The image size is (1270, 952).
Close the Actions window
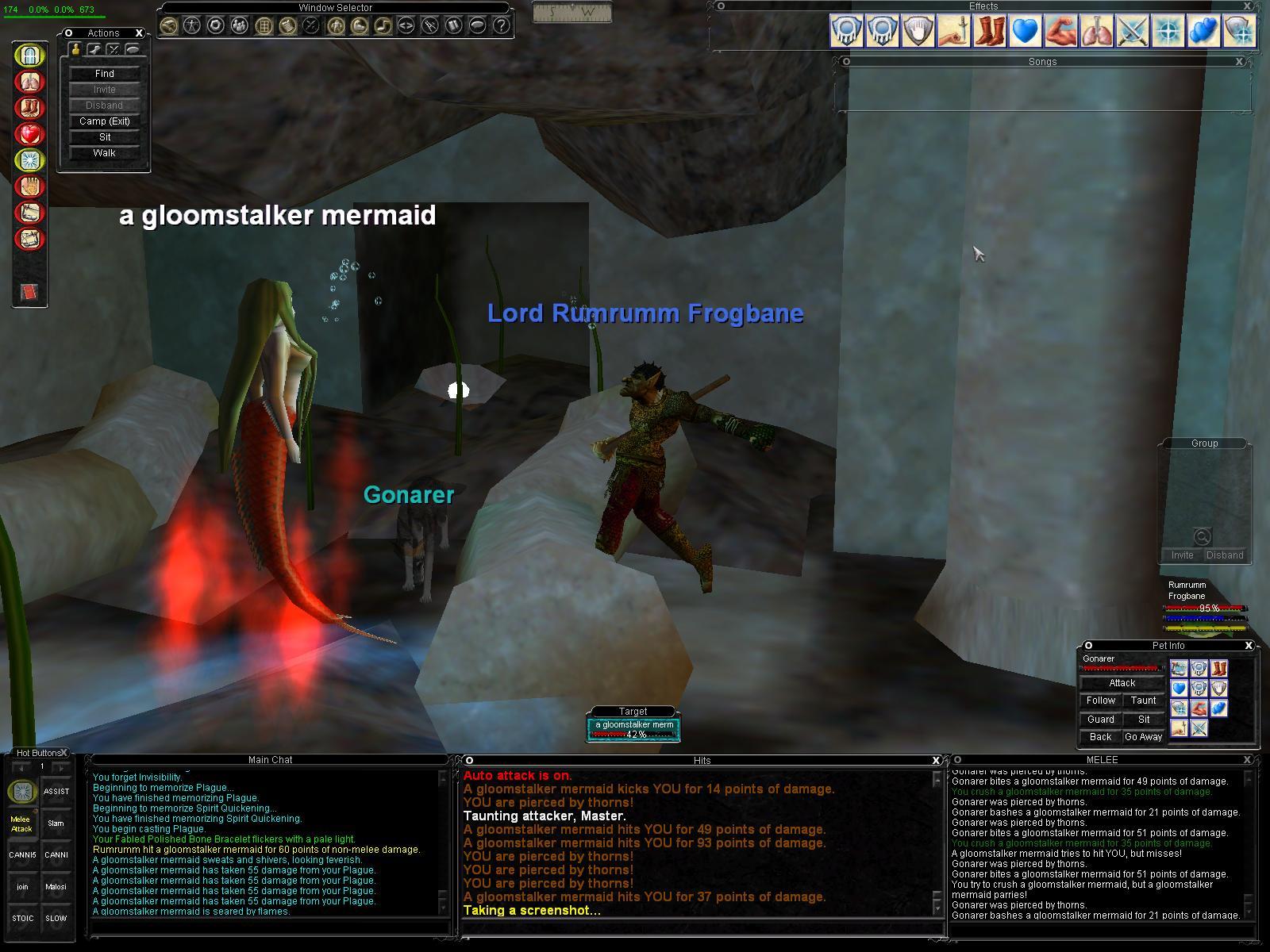[139, 33]
